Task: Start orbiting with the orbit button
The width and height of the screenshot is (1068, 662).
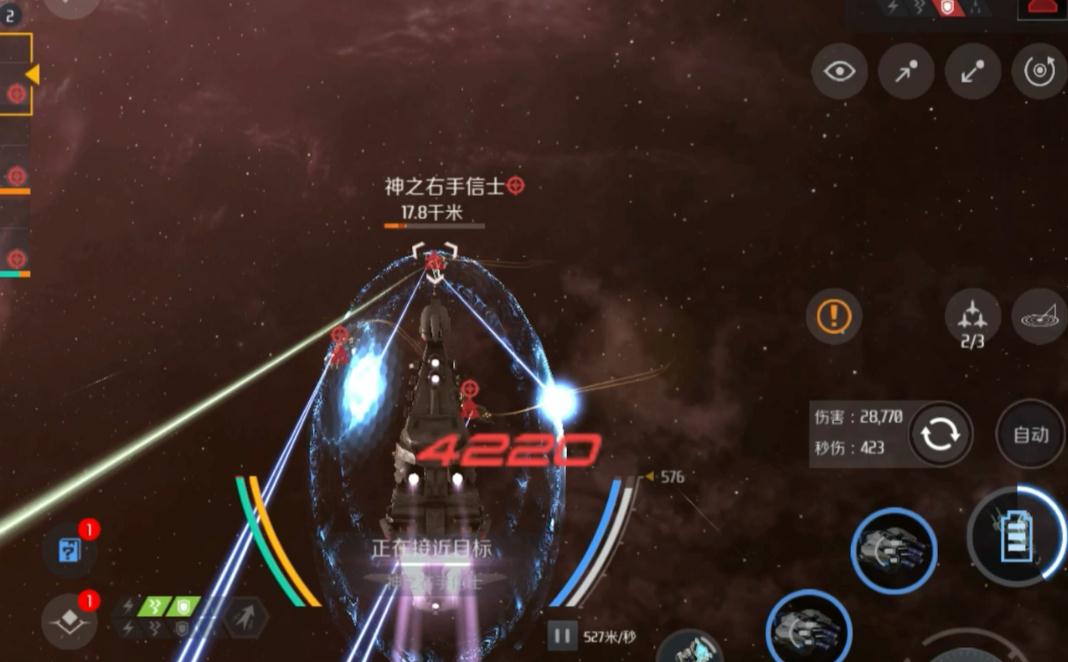Action: tap(1039, 71)
